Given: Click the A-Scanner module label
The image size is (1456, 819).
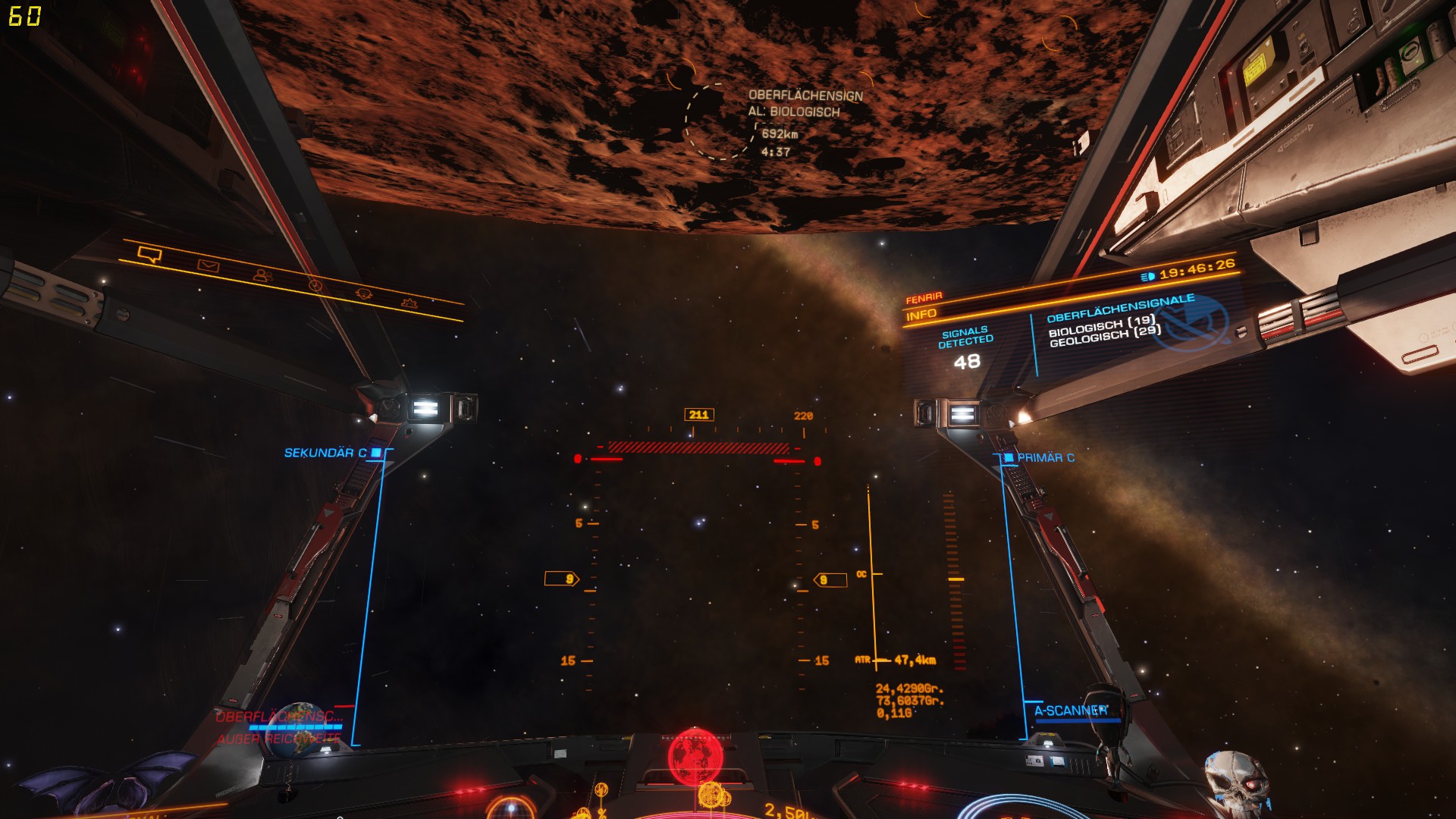Looking at the screenshot, I should coord(1070,711).
